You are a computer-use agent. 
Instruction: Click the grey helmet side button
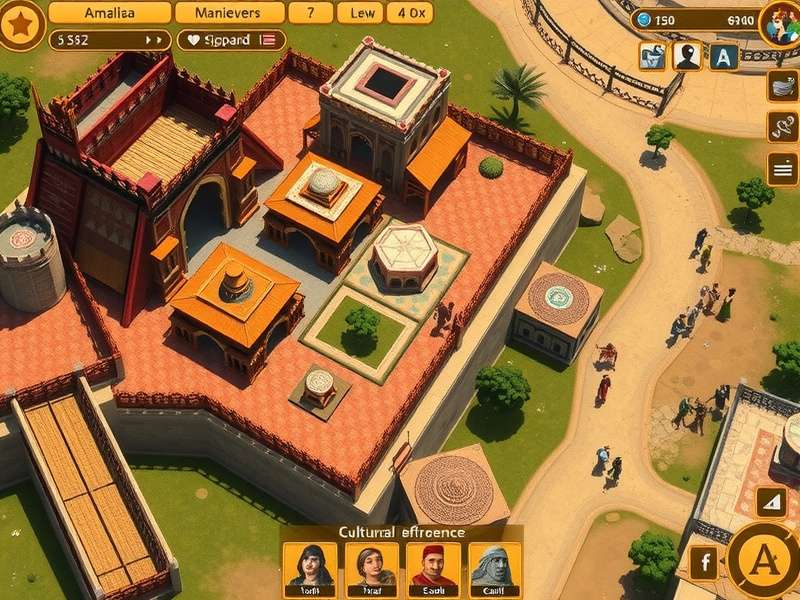[783, 86]
